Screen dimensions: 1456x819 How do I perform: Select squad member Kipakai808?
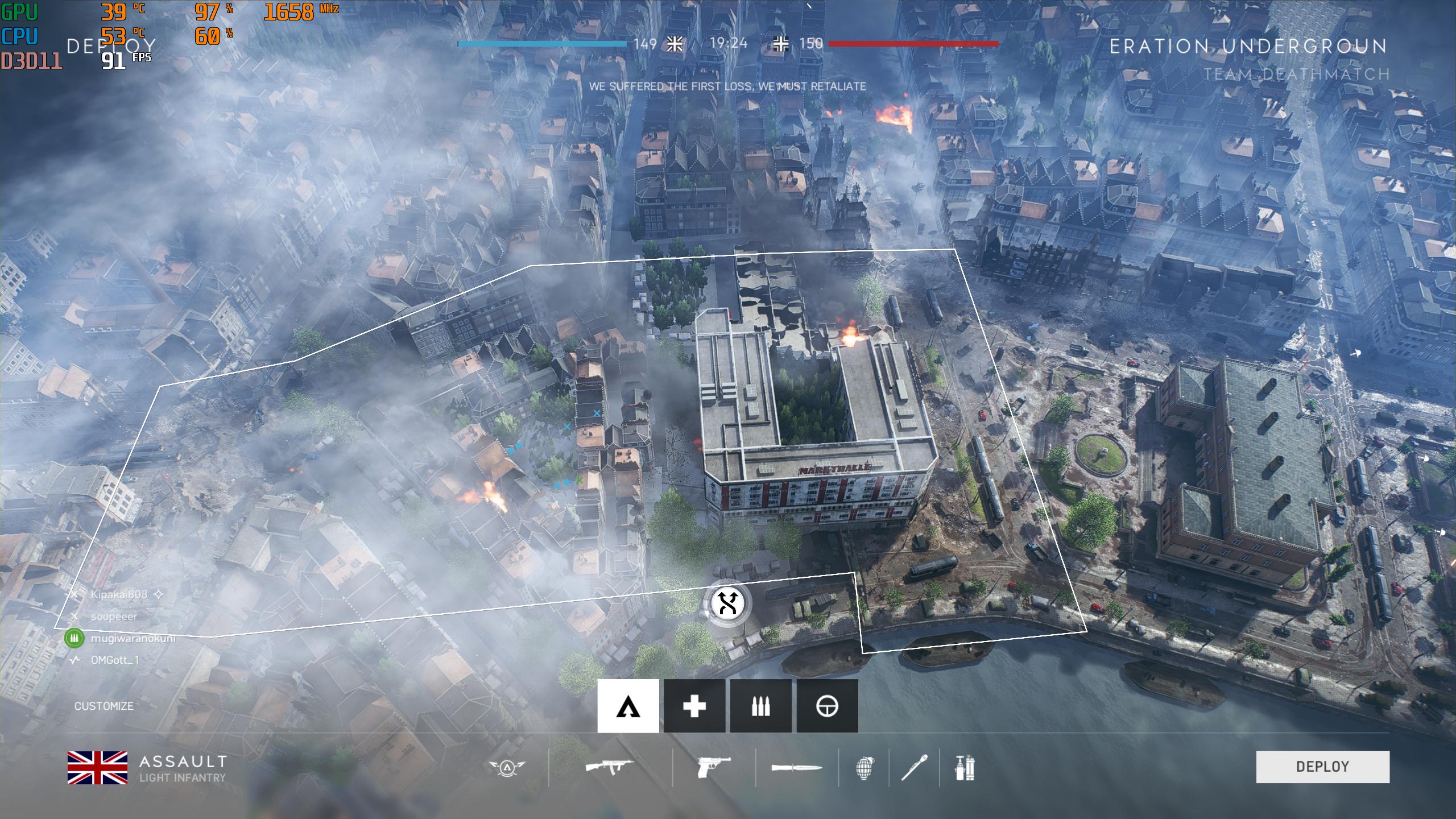(119, 594)
